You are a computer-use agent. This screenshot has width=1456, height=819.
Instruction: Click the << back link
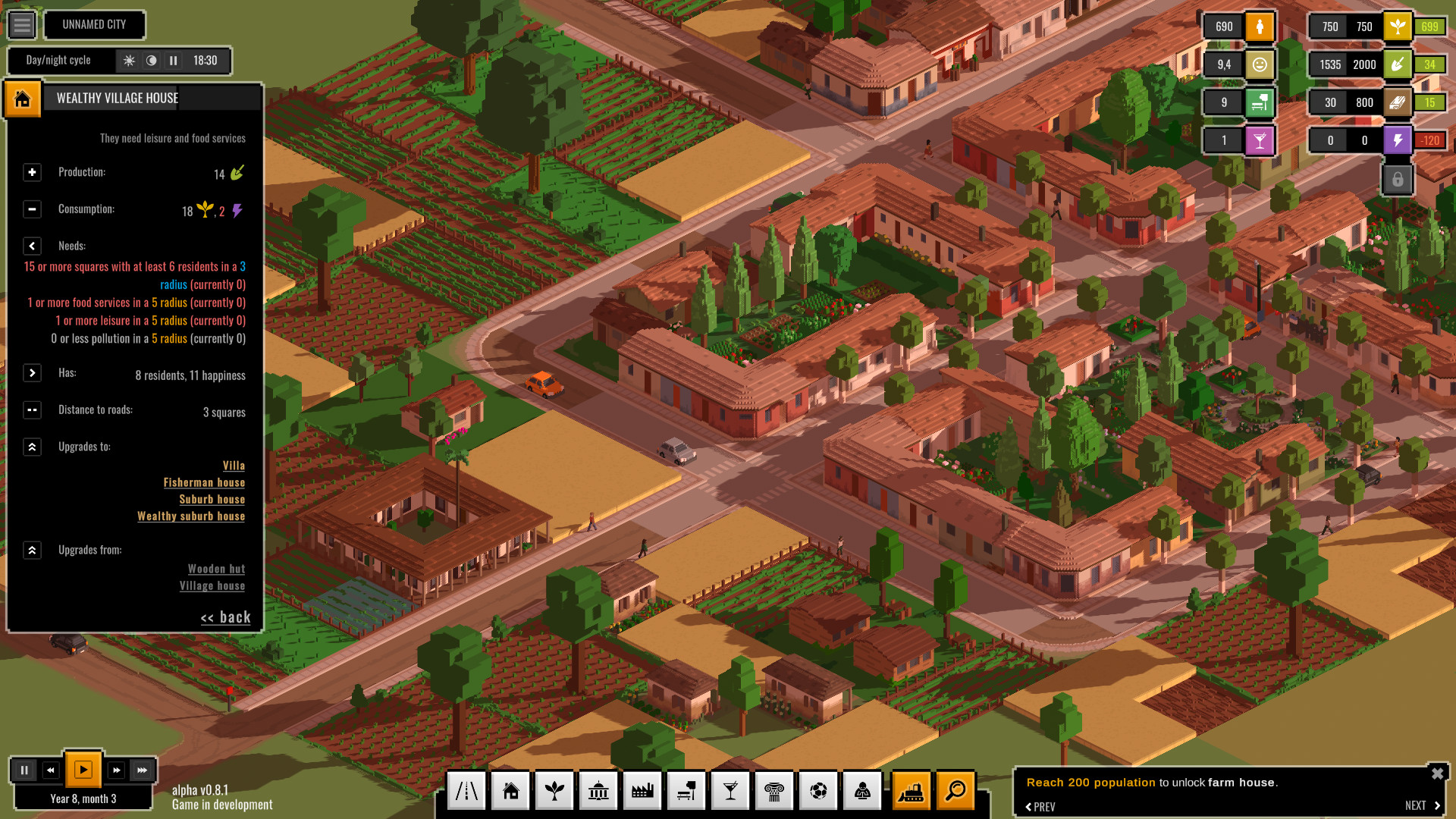coord(224,617)
